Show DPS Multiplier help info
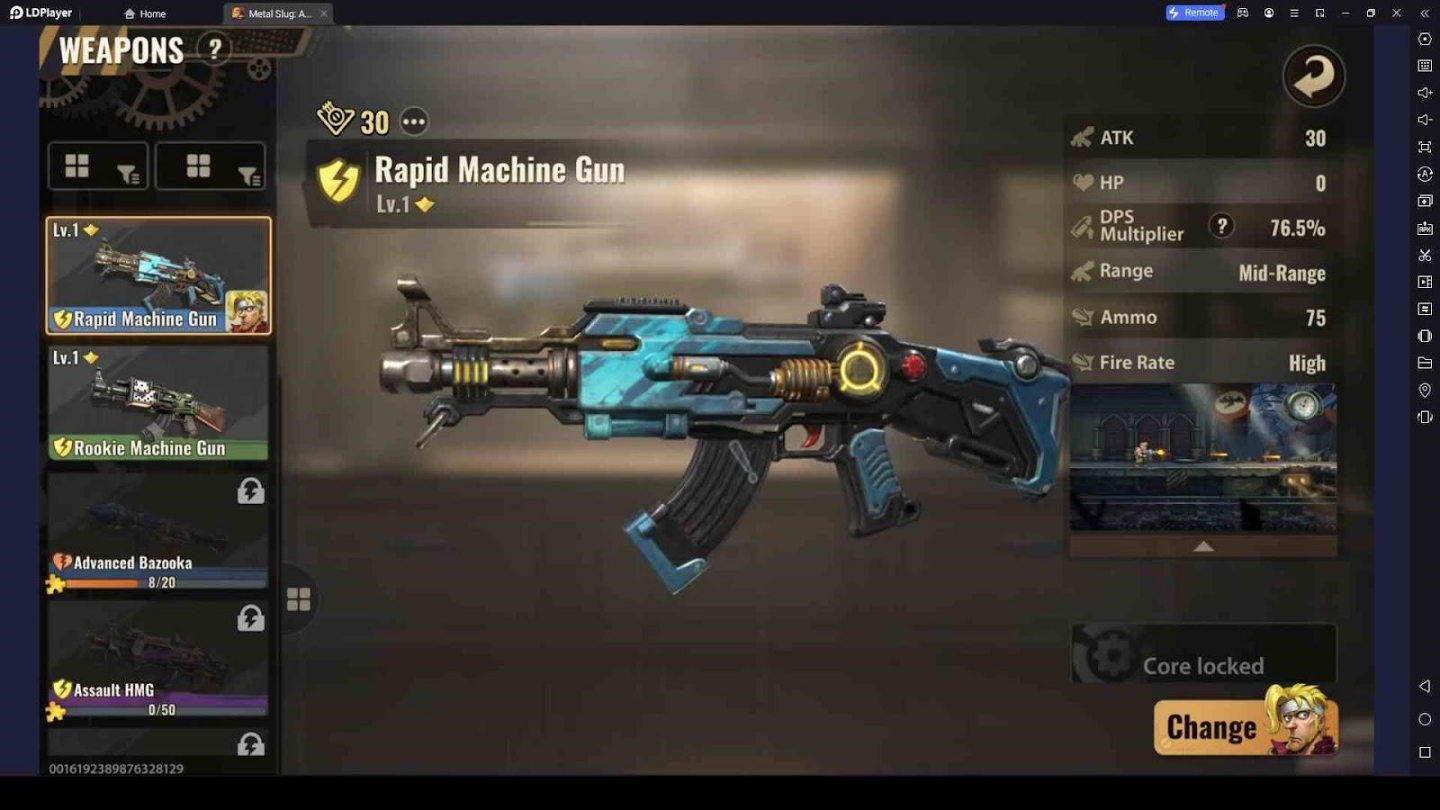The width and height of the screenshot is (1440, 810). pos(1220,226)
